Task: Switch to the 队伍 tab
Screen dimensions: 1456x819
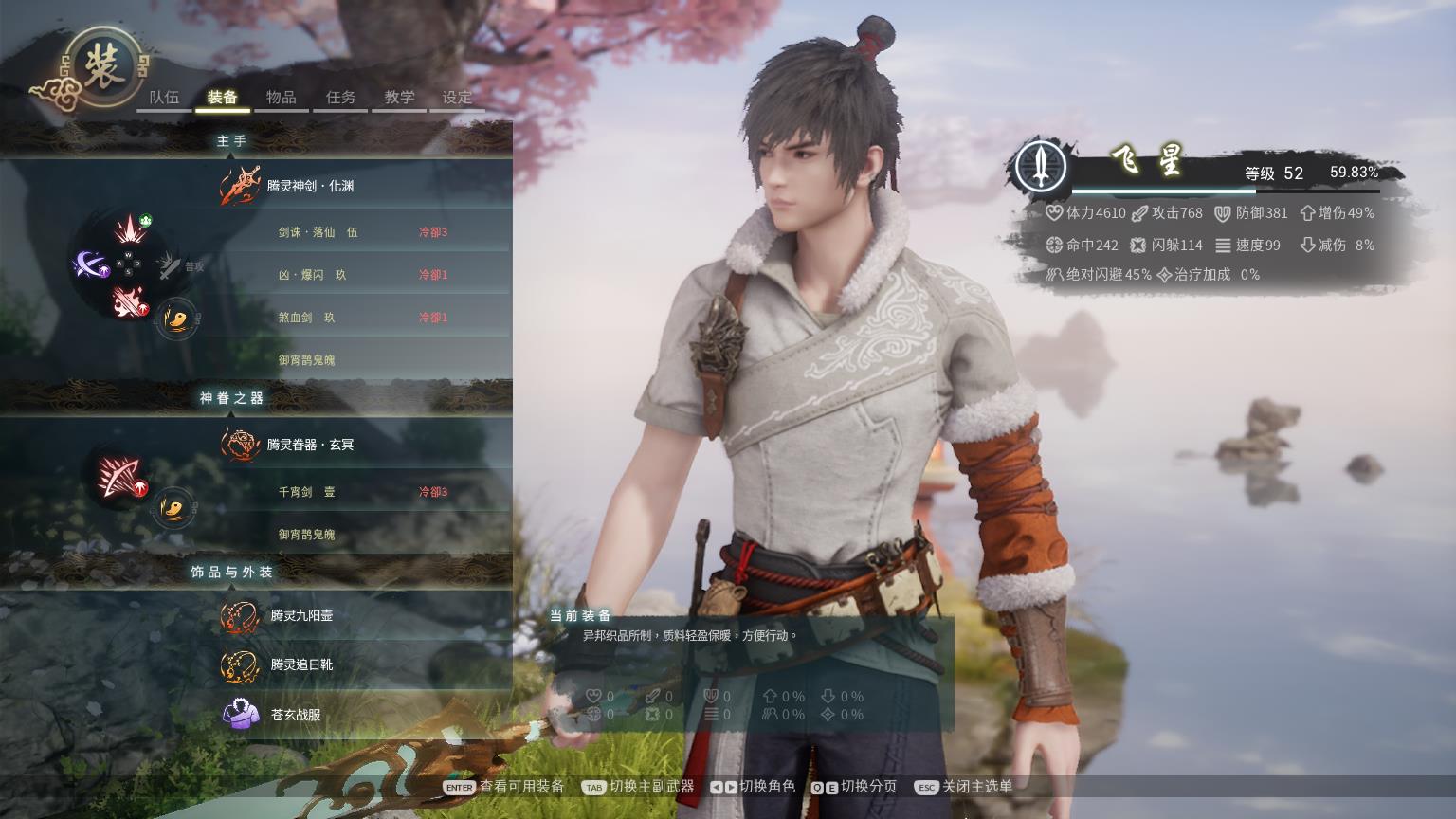Action: pos(164,98)
